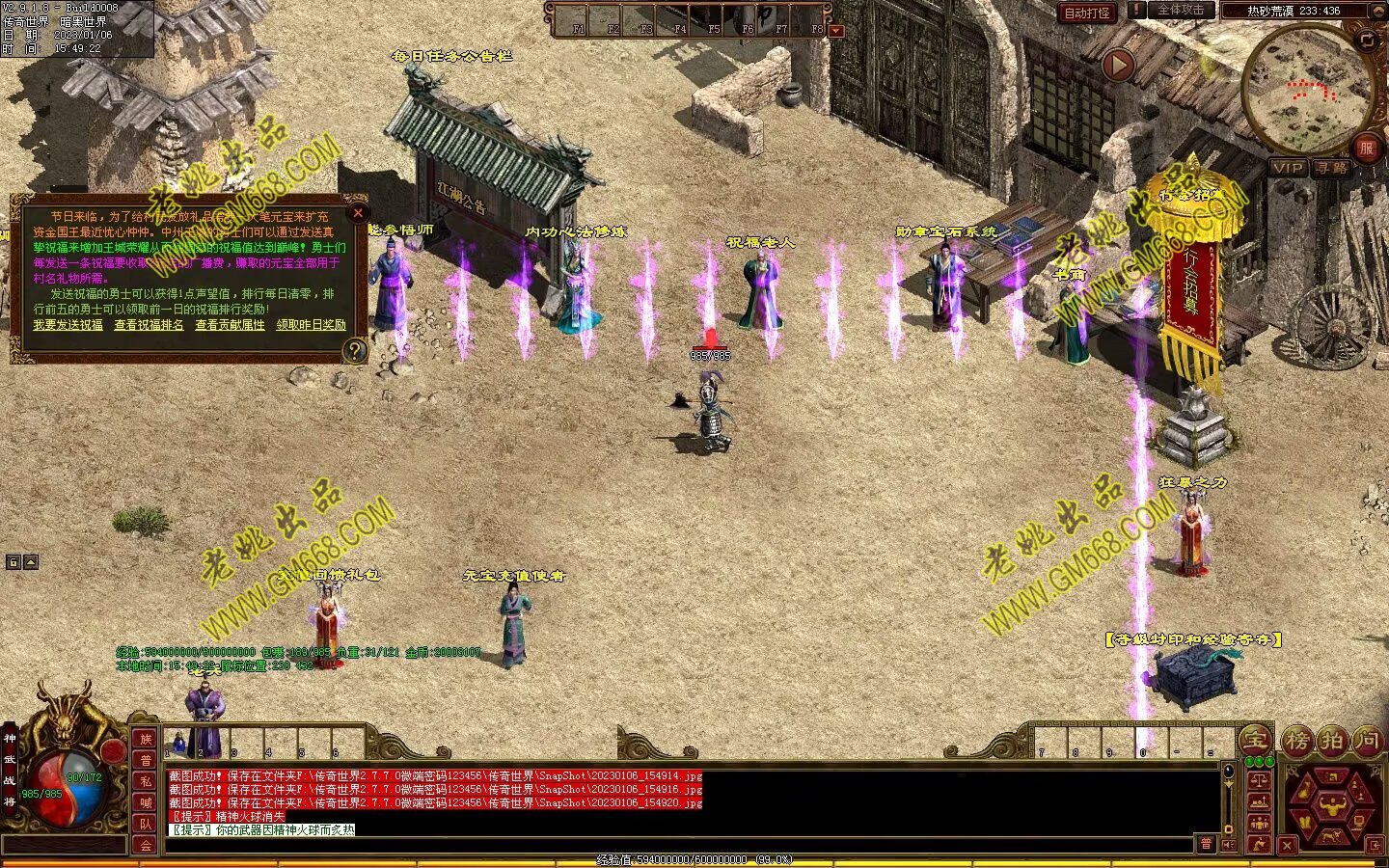Use the blue potion in hotbar slot 1
Image resolution: width=1389 pixels, height=868 pixels.
tap(178, 744)
